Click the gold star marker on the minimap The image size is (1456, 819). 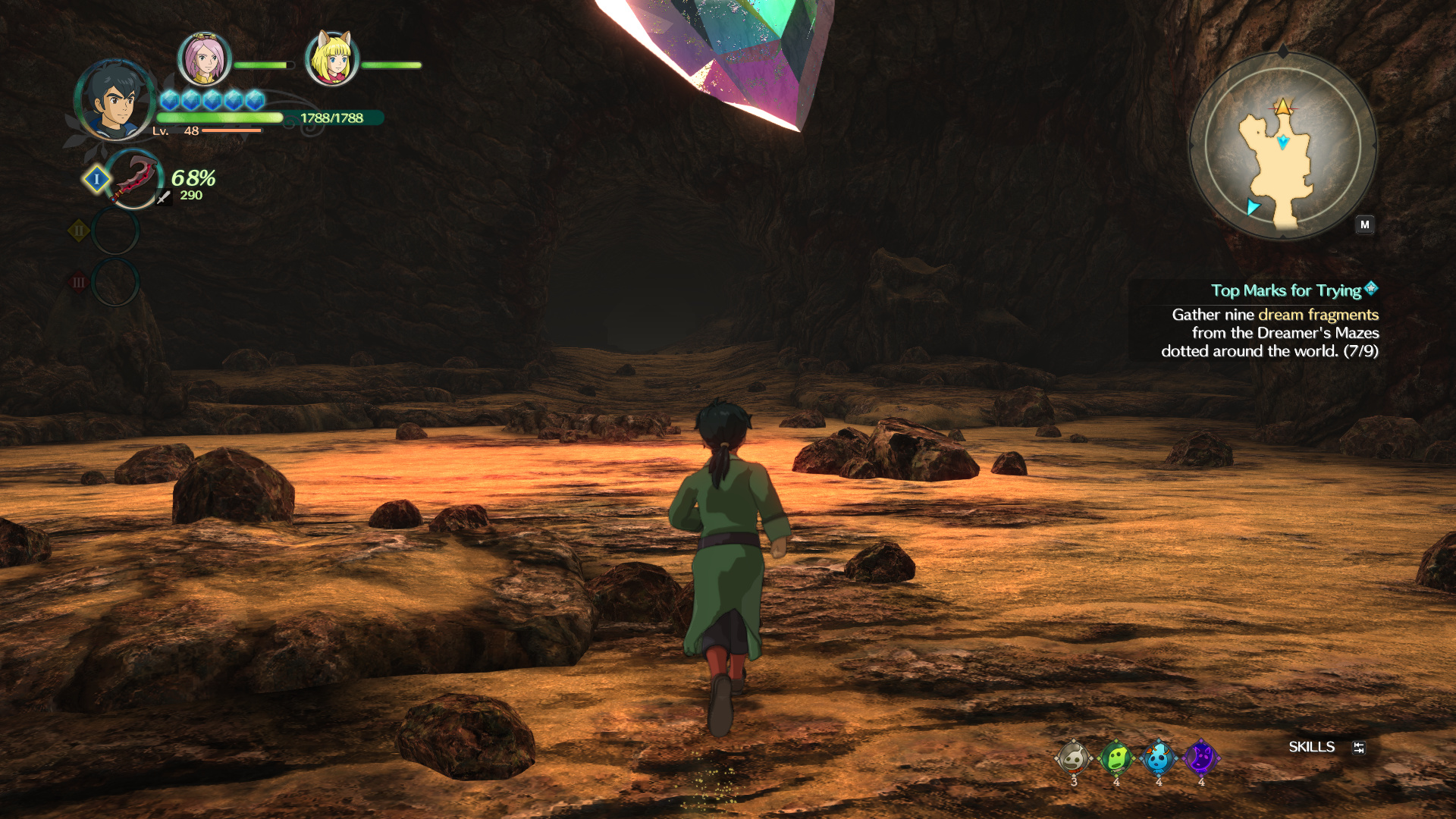pyautogui.click(x=1283, y=107)
